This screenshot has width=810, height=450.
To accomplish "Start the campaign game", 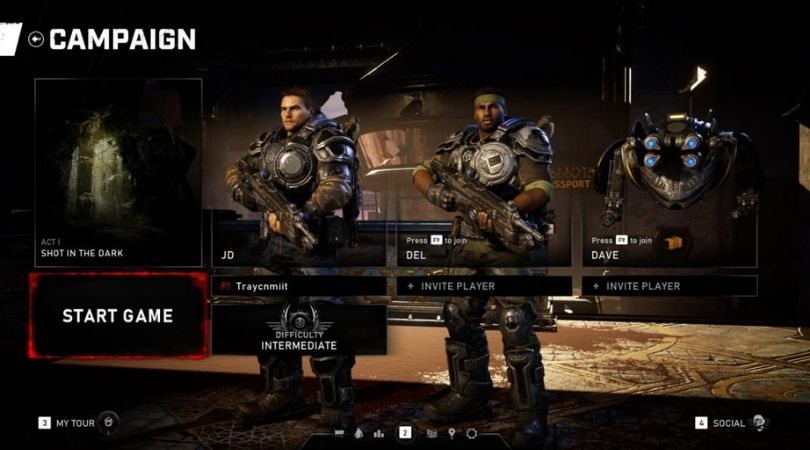I will (x=118, y=316).
